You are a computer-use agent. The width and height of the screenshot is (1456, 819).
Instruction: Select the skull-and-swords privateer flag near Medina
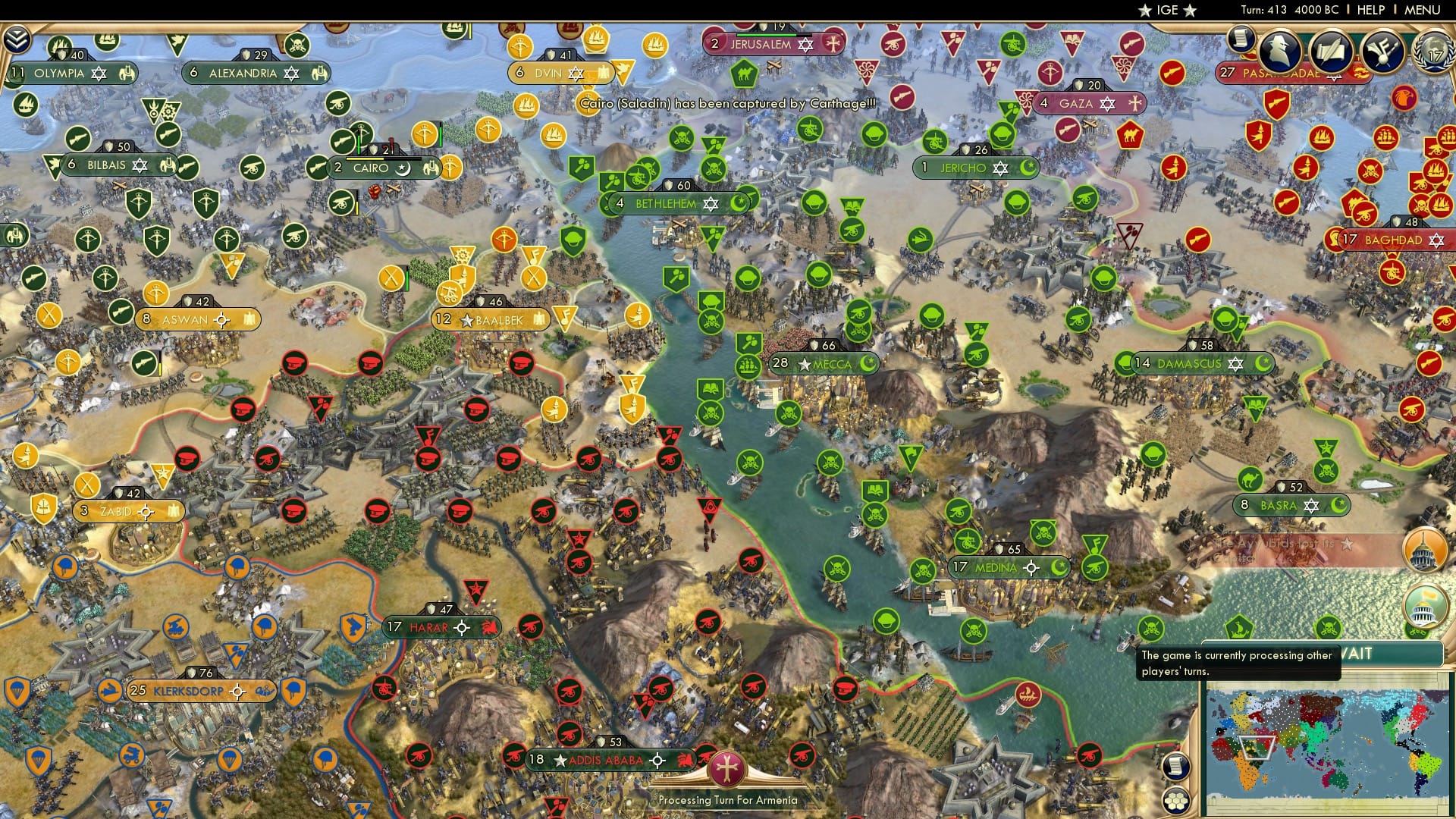(x=1043, y=532)
